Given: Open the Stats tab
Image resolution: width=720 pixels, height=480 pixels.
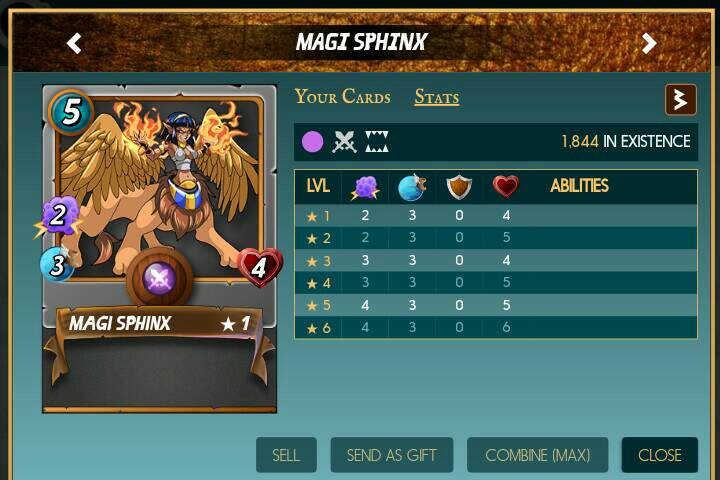Looking at the screenshot, I should click(437, 97).
